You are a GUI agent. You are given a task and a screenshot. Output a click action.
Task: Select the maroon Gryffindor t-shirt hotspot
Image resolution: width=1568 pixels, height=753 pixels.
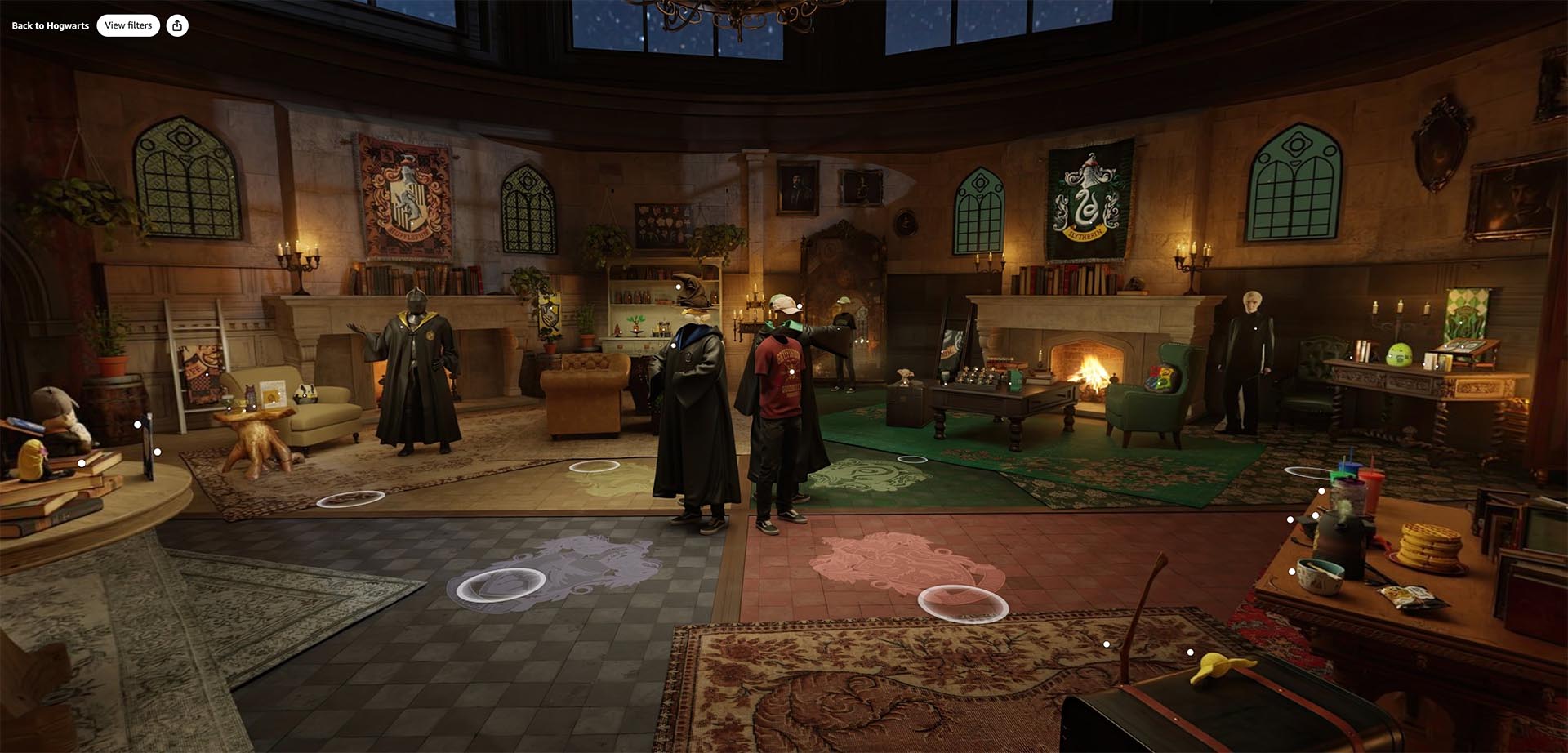tap(791, 372)
